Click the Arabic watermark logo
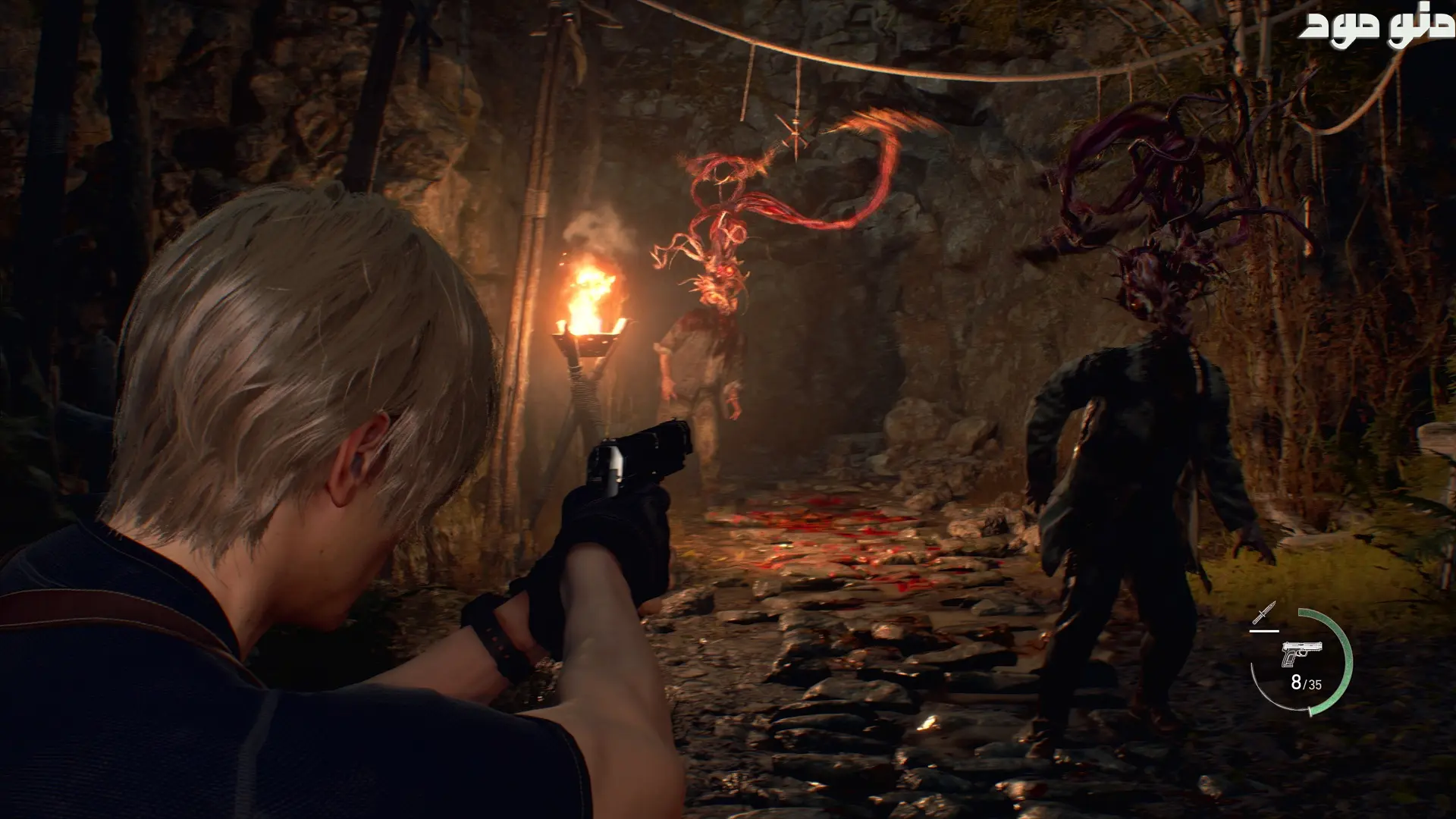Image resolution: width=1456 pixels, height=819 pixels. (1376, 27)
